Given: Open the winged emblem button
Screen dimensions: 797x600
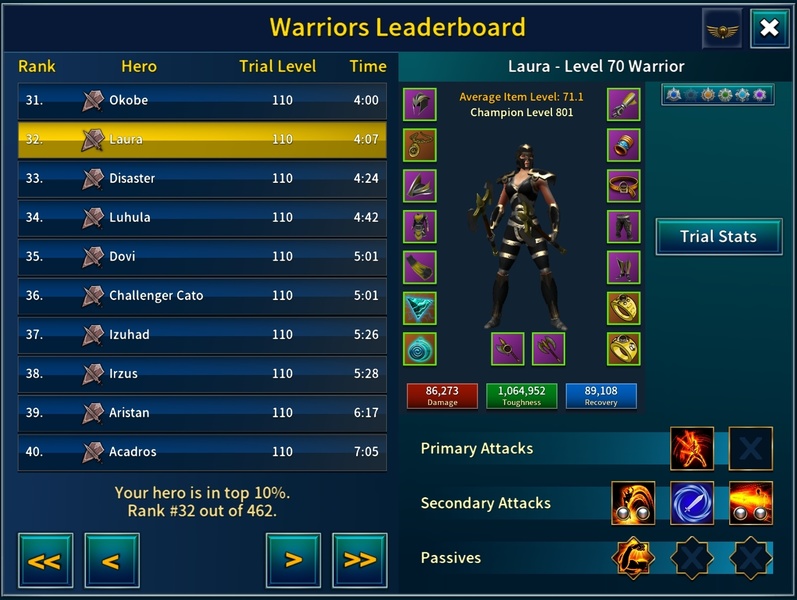Looking at the screenshot, I should (722, 28).
